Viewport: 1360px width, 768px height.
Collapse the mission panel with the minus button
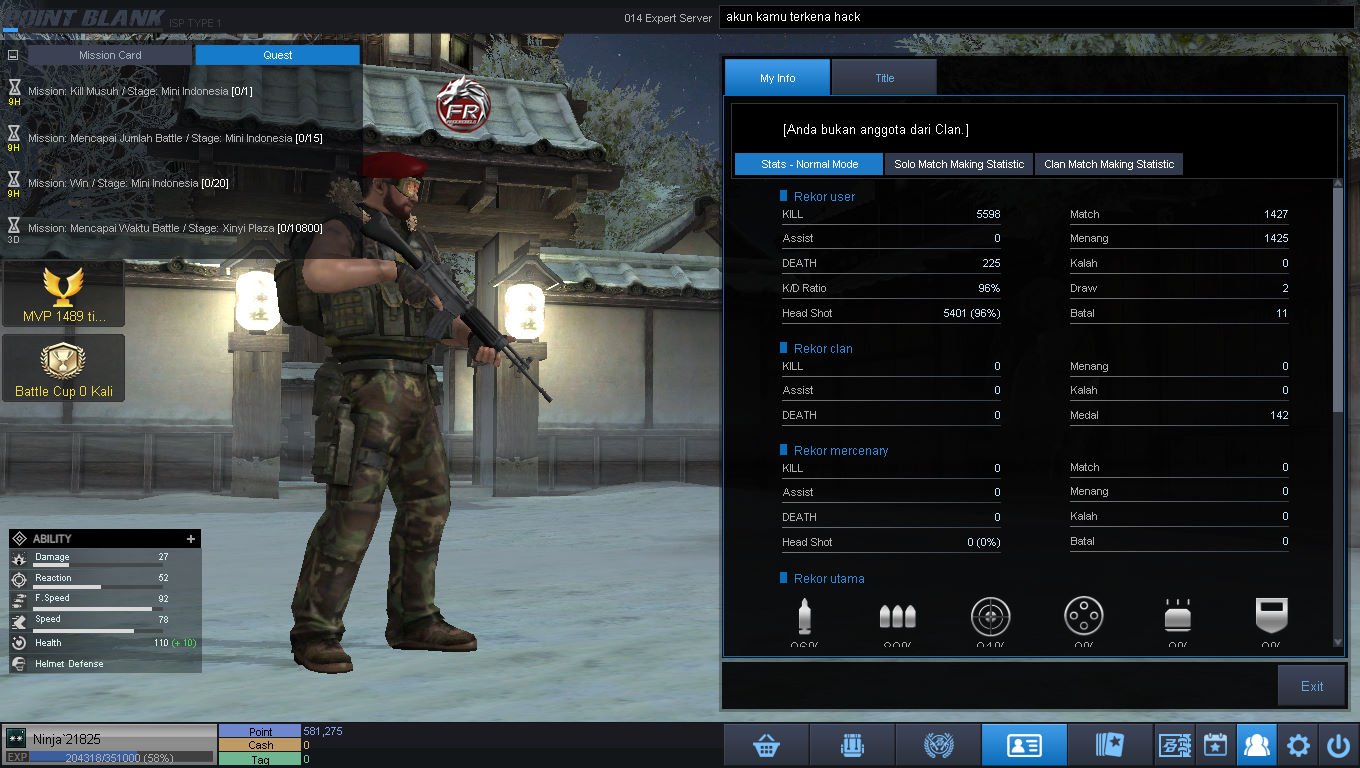(13, 55)
